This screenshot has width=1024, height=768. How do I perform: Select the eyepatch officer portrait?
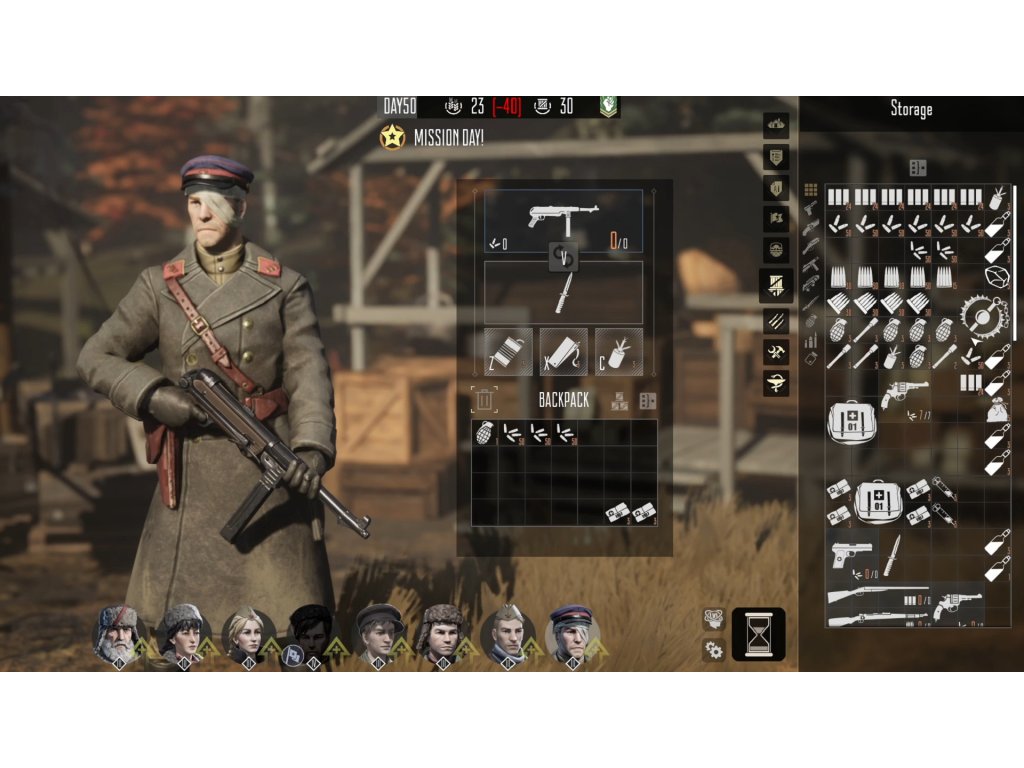(571, 634)
